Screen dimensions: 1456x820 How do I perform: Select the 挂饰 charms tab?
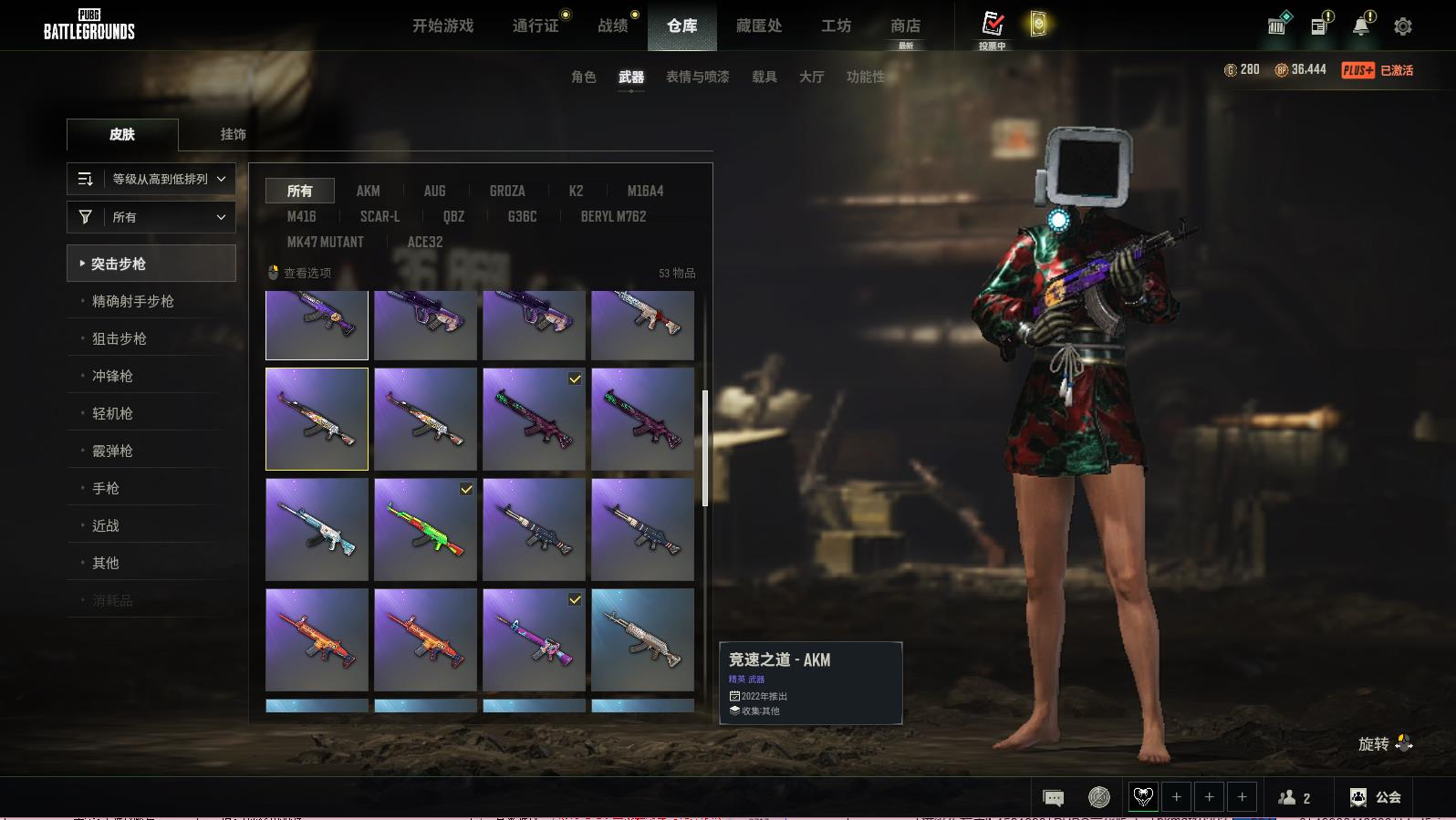tap(233, 134)
